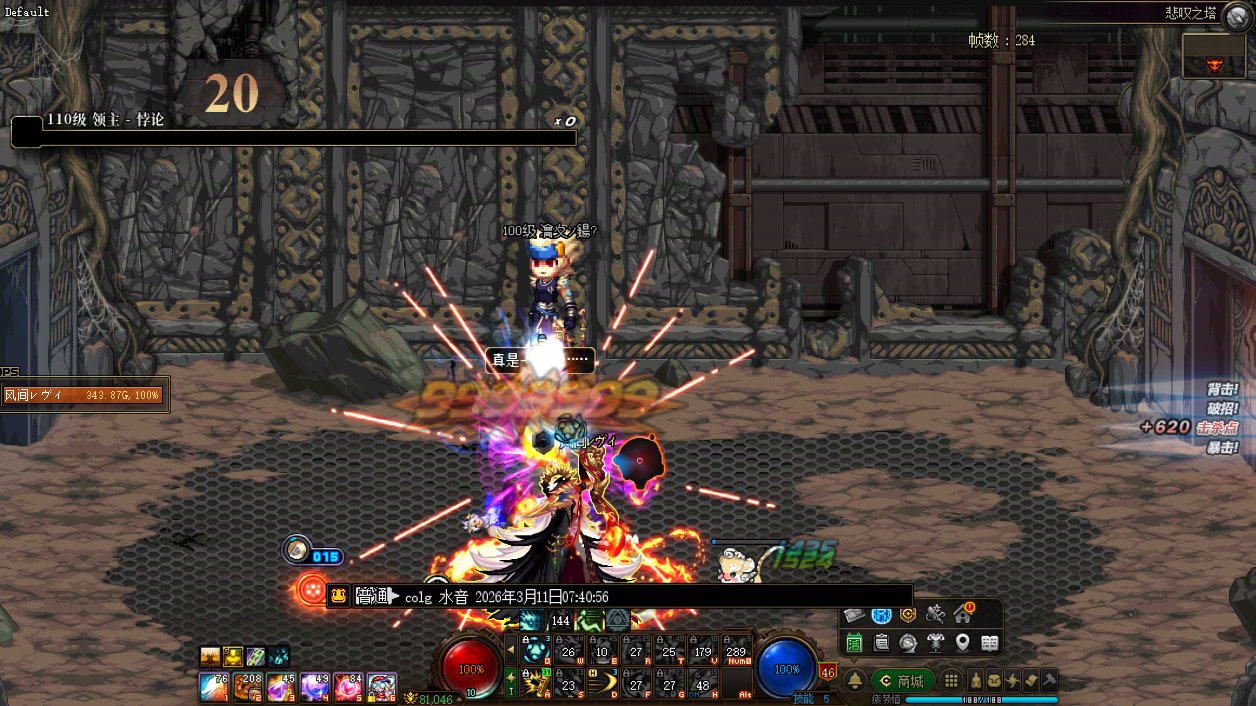
Task: Activate the yellow crescent dash skill on D
Action: click(603, 683)
